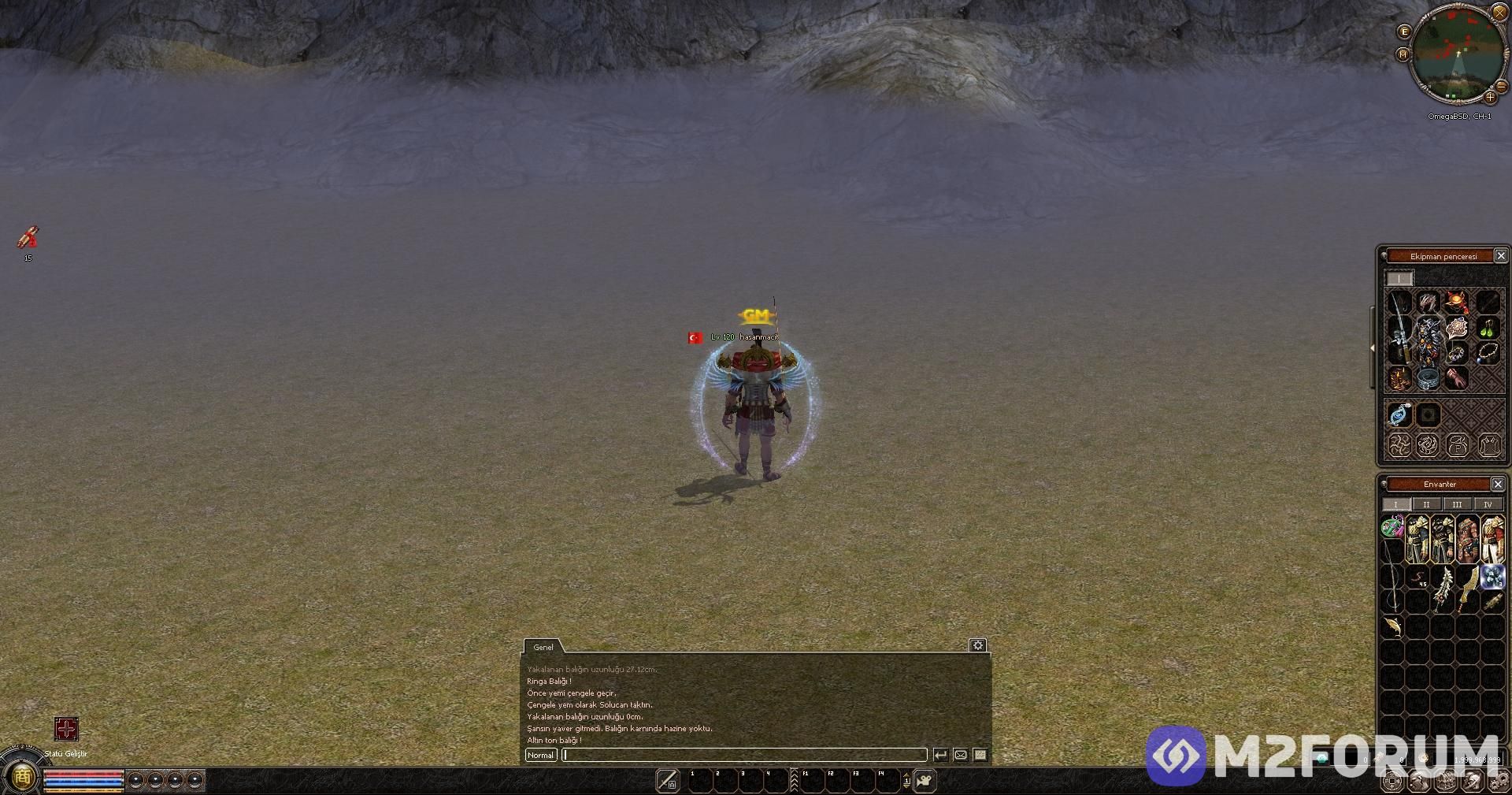This screenshot has height=795, width=1512.
Task: Click the minimap zoom-in plus button
Action: pos(1490,98)
